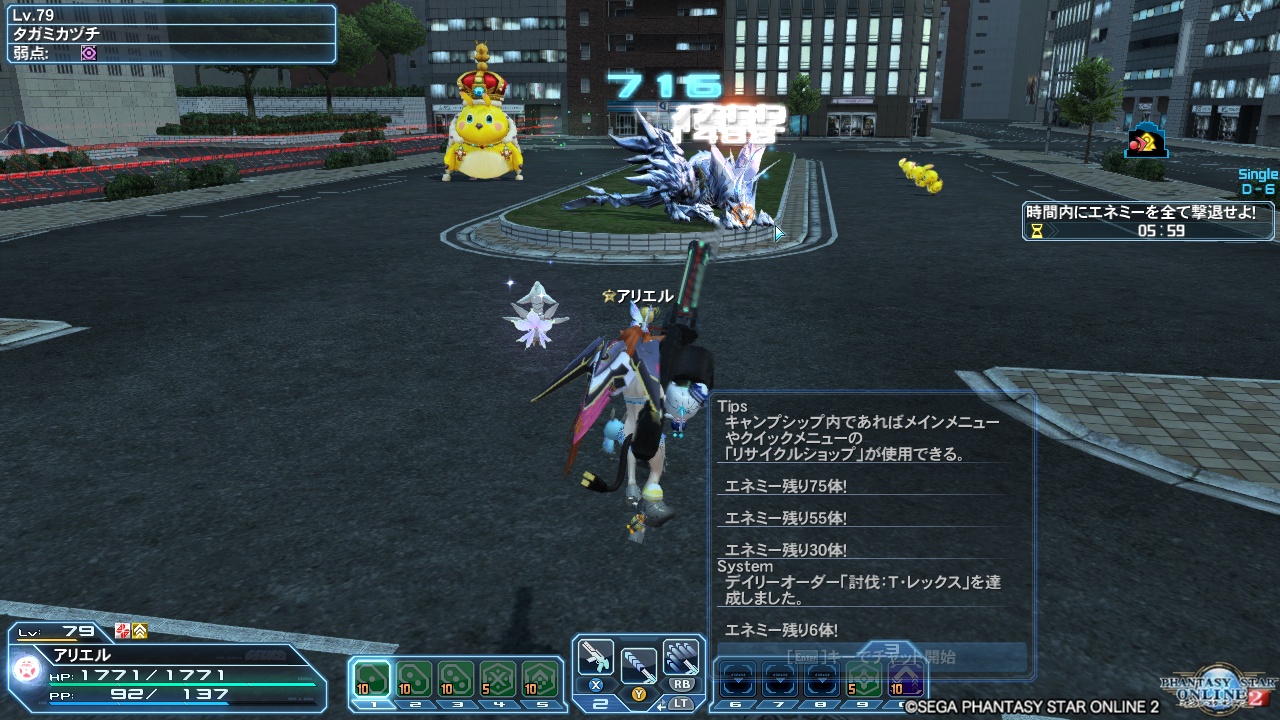
Task: Click the weak point element icon in enemy info
Action: point(89,54)
